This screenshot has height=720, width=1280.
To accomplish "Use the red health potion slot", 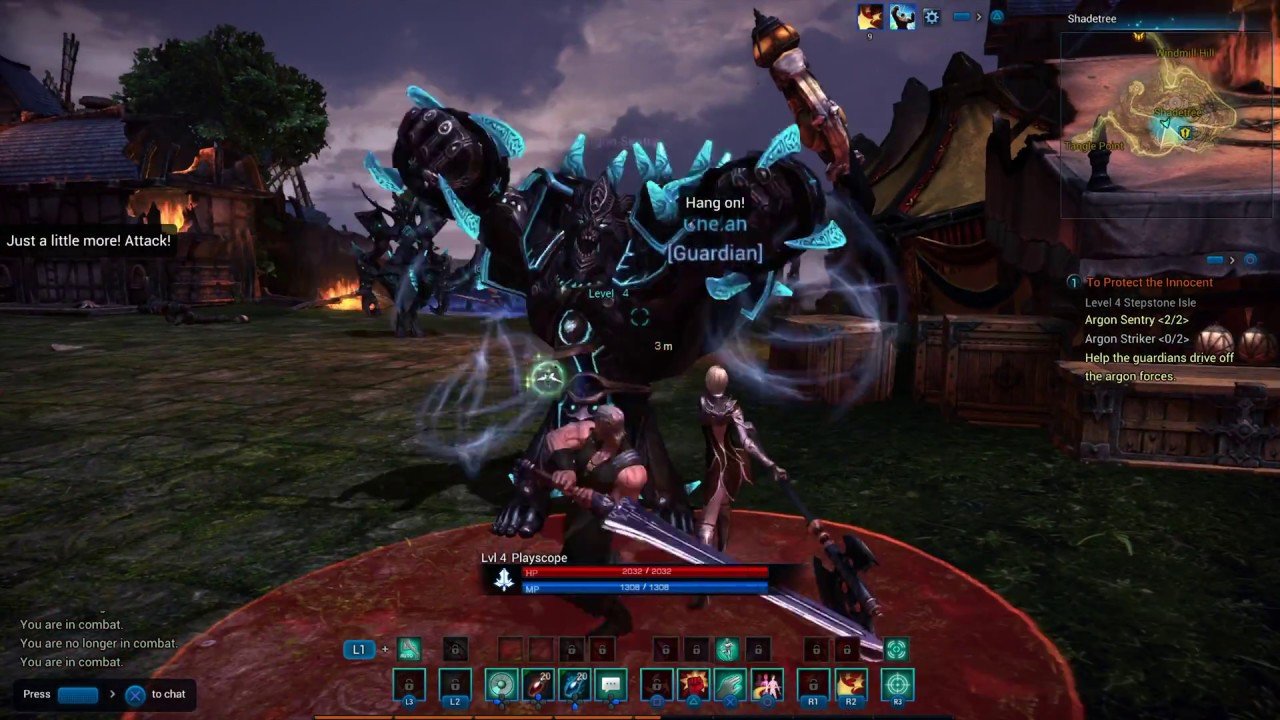I will [x=537, y=685].
